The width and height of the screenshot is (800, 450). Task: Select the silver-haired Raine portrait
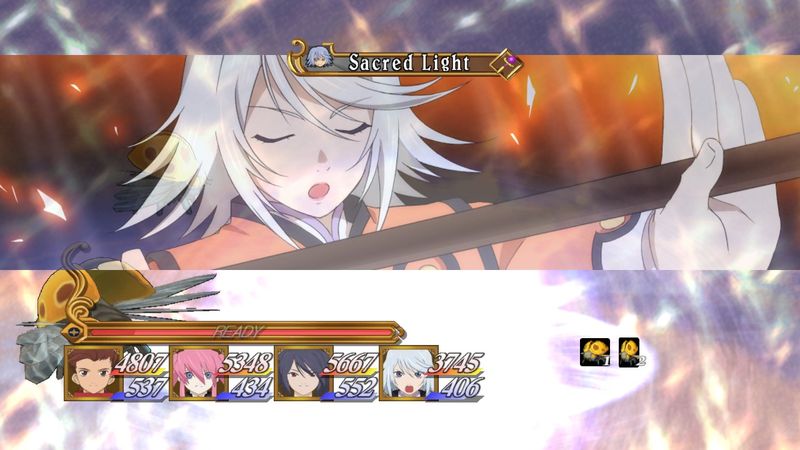(x=403, y=373)
